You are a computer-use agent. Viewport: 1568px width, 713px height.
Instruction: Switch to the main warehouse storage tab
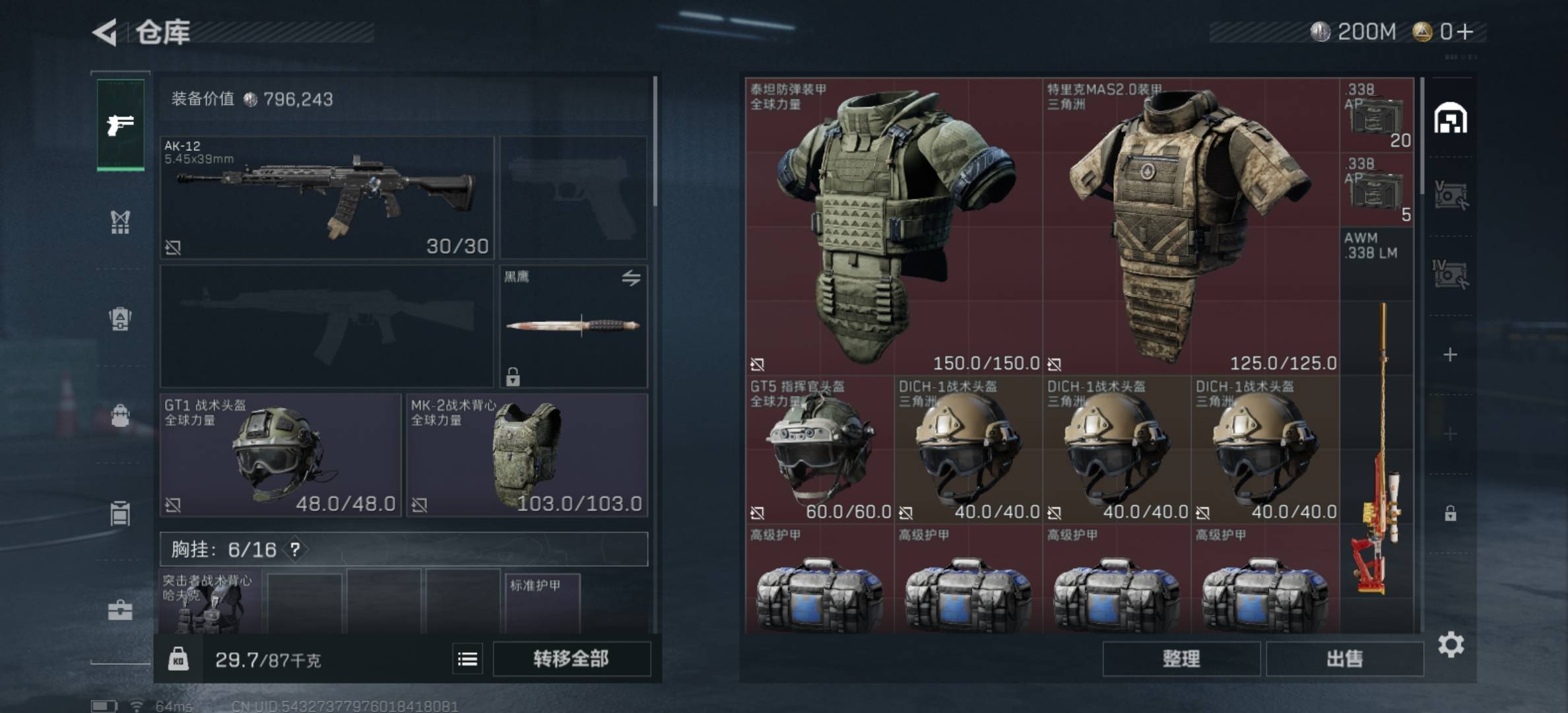(x=1450, y=119)
